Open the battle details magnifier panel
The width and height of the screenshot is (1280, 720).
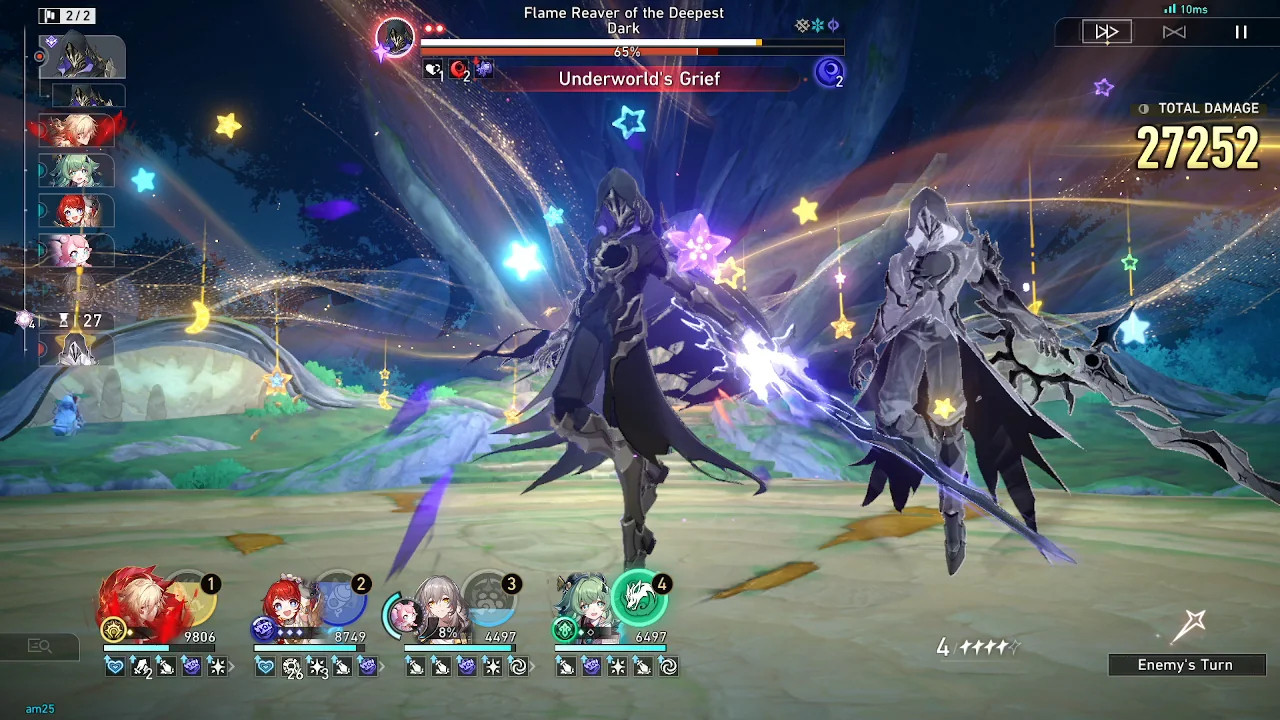tap(39, 647)
